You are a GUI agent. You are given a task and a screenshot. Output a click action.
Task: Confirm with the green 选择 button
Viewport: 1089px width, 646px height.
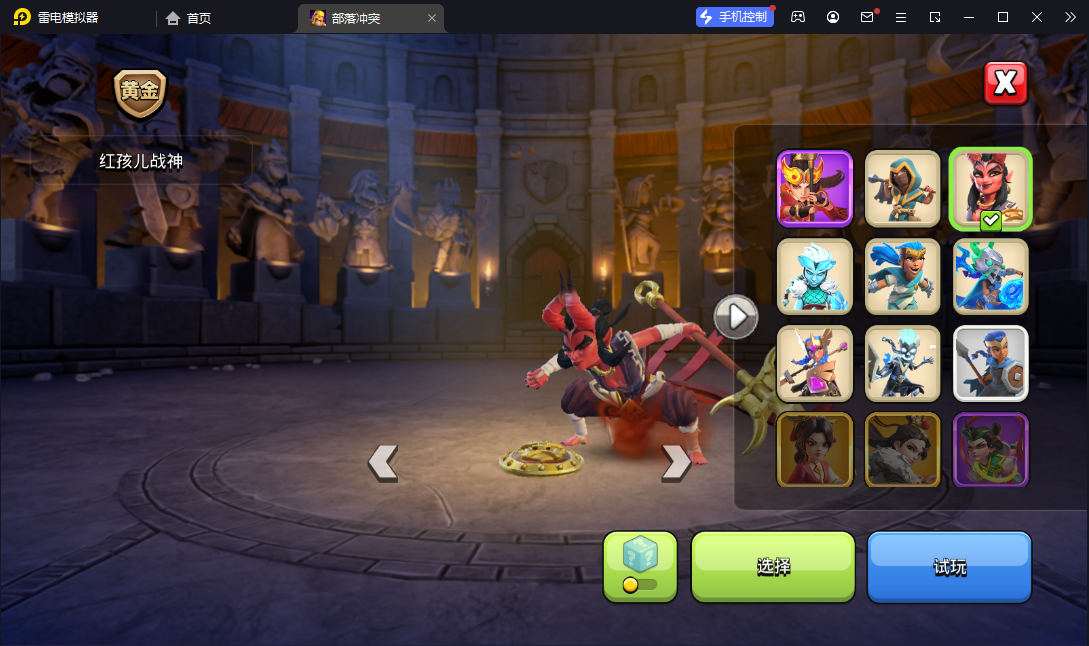tap(773, 567)
